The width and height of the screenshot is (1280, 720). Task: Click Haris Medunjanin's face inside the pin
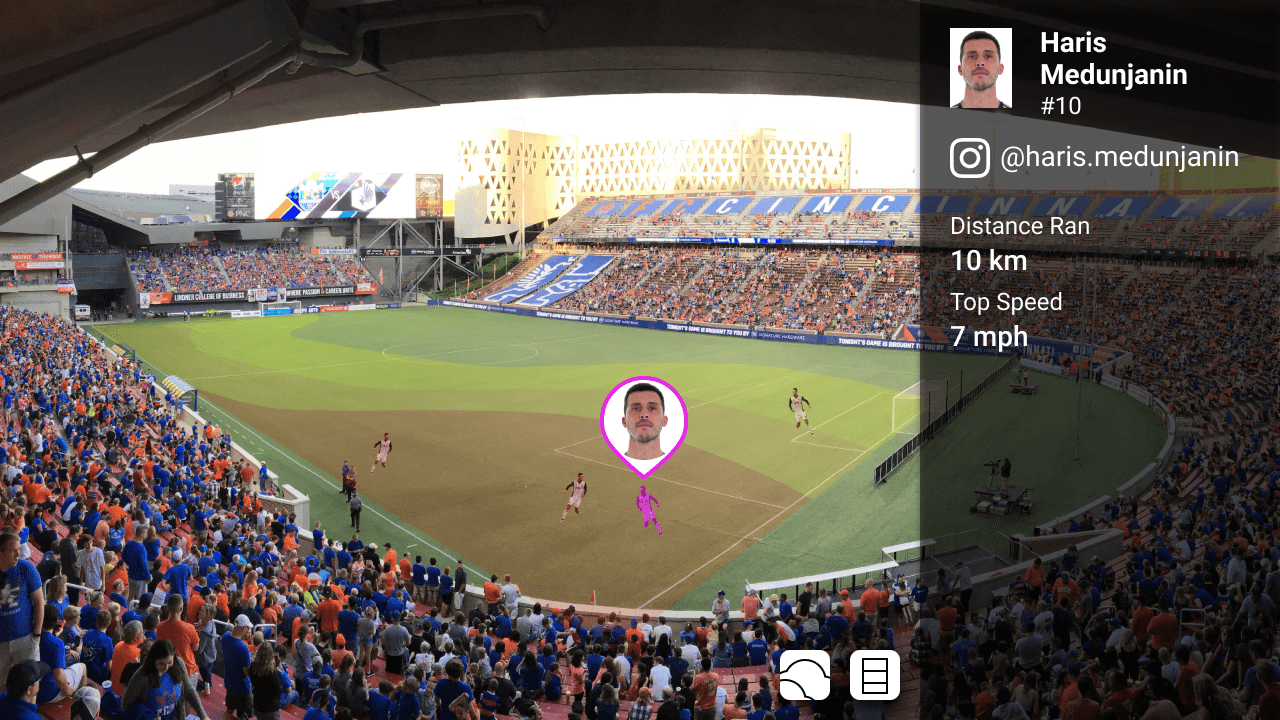[645, 418]
